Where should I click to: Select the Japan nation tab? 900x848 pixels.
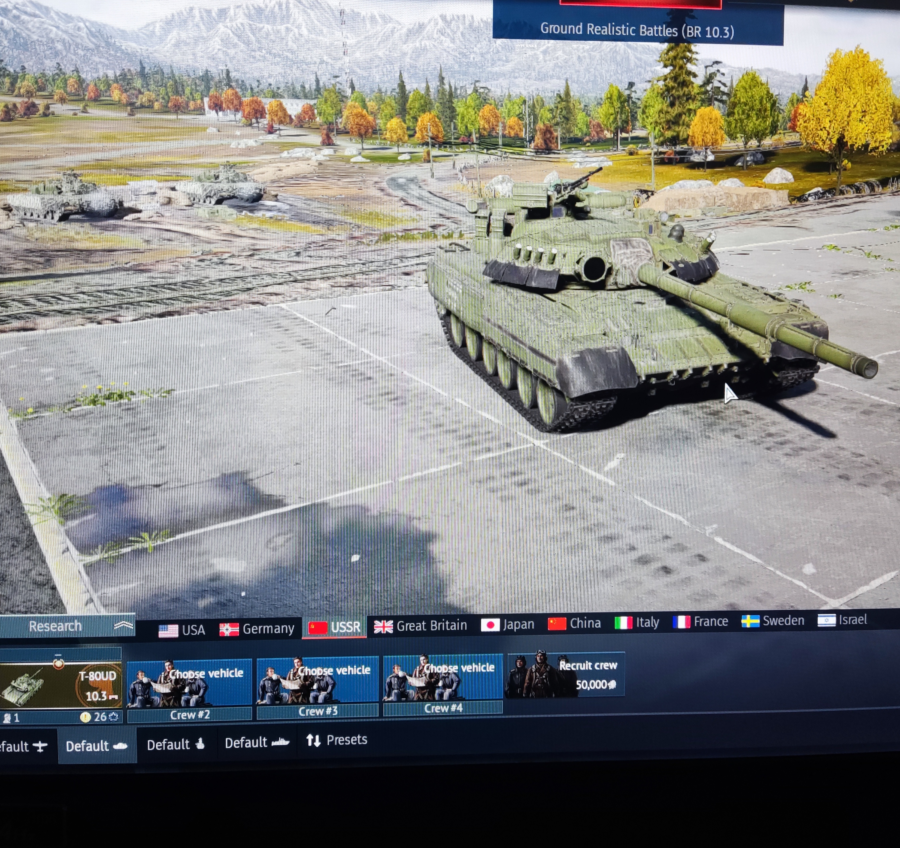click(x=507, y=624)
